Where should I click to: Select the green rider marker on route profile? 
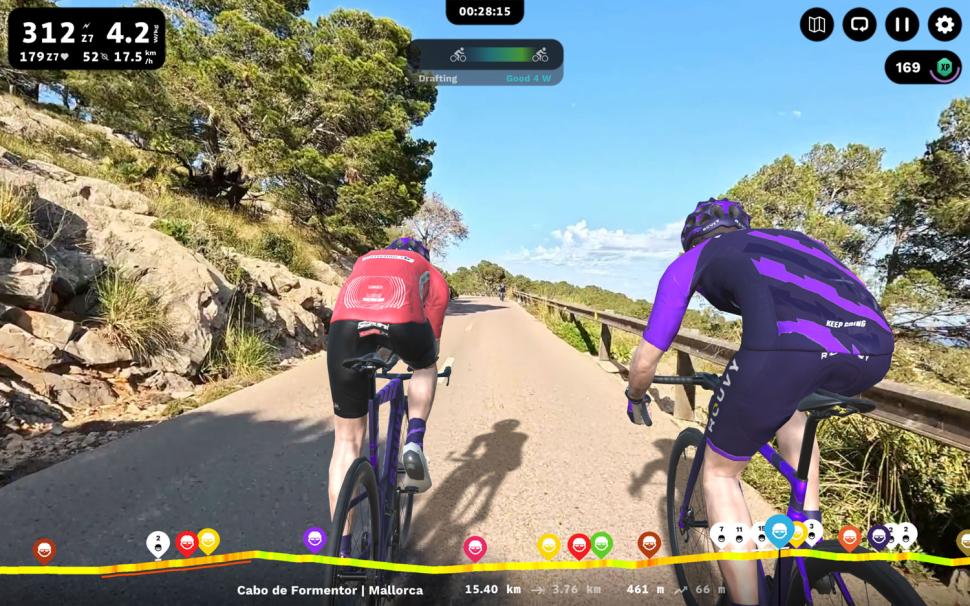pos(601,544)
